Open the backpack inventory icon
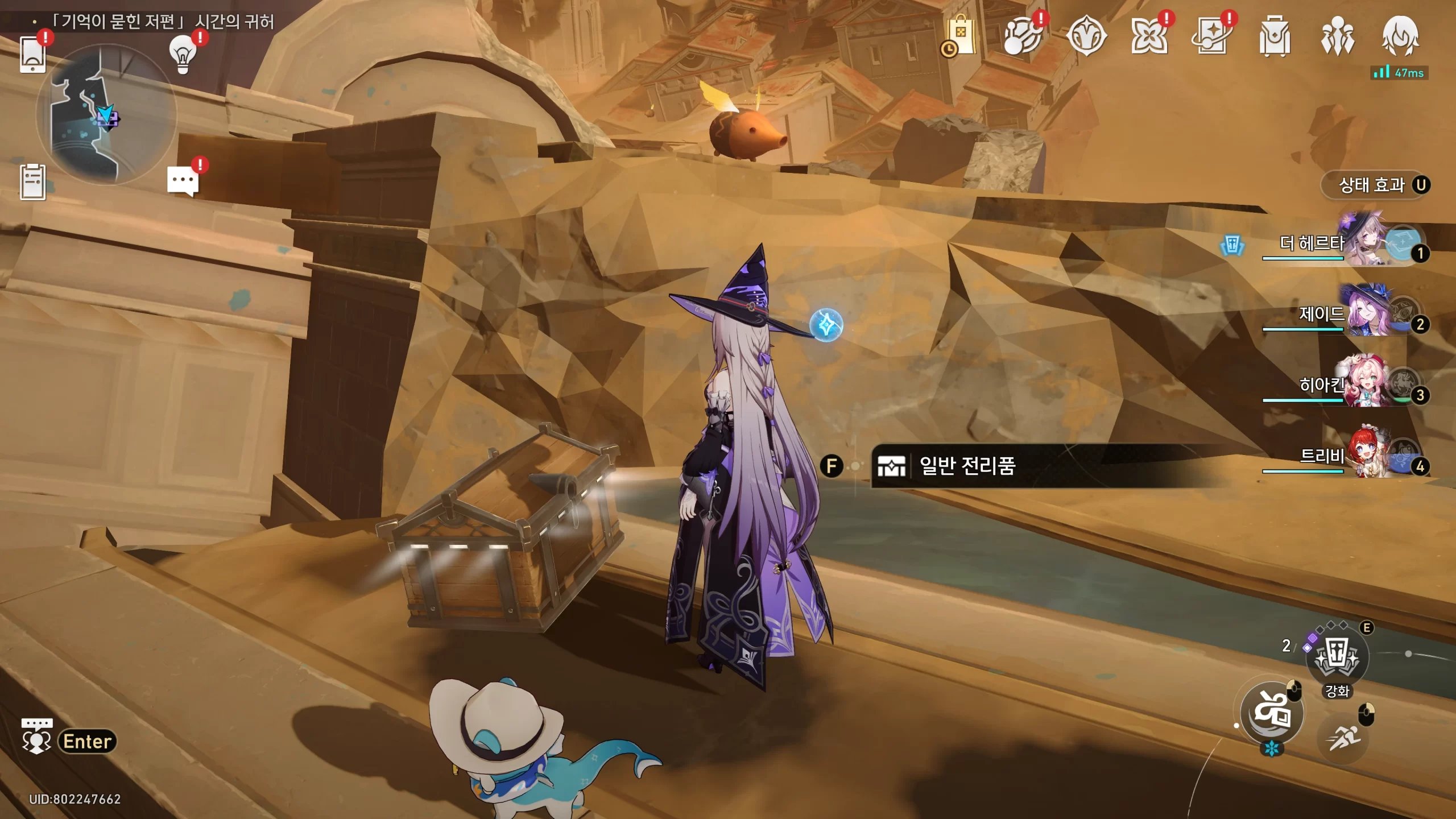This screenshot has width=1456, height=819. pos(1274,36)
